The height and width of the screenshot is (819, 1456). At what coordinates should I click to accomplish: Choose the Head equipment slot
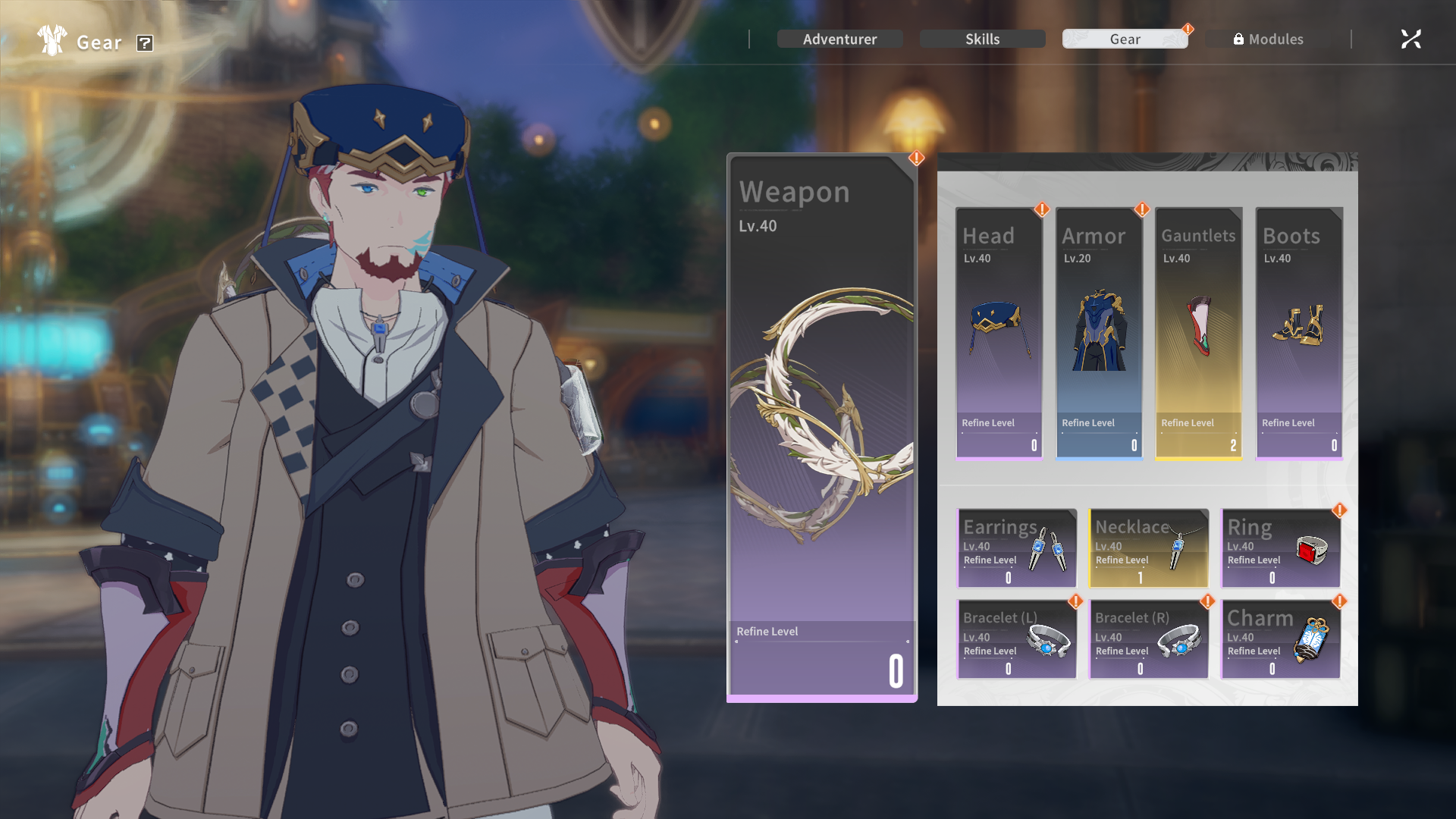[999, 334]
